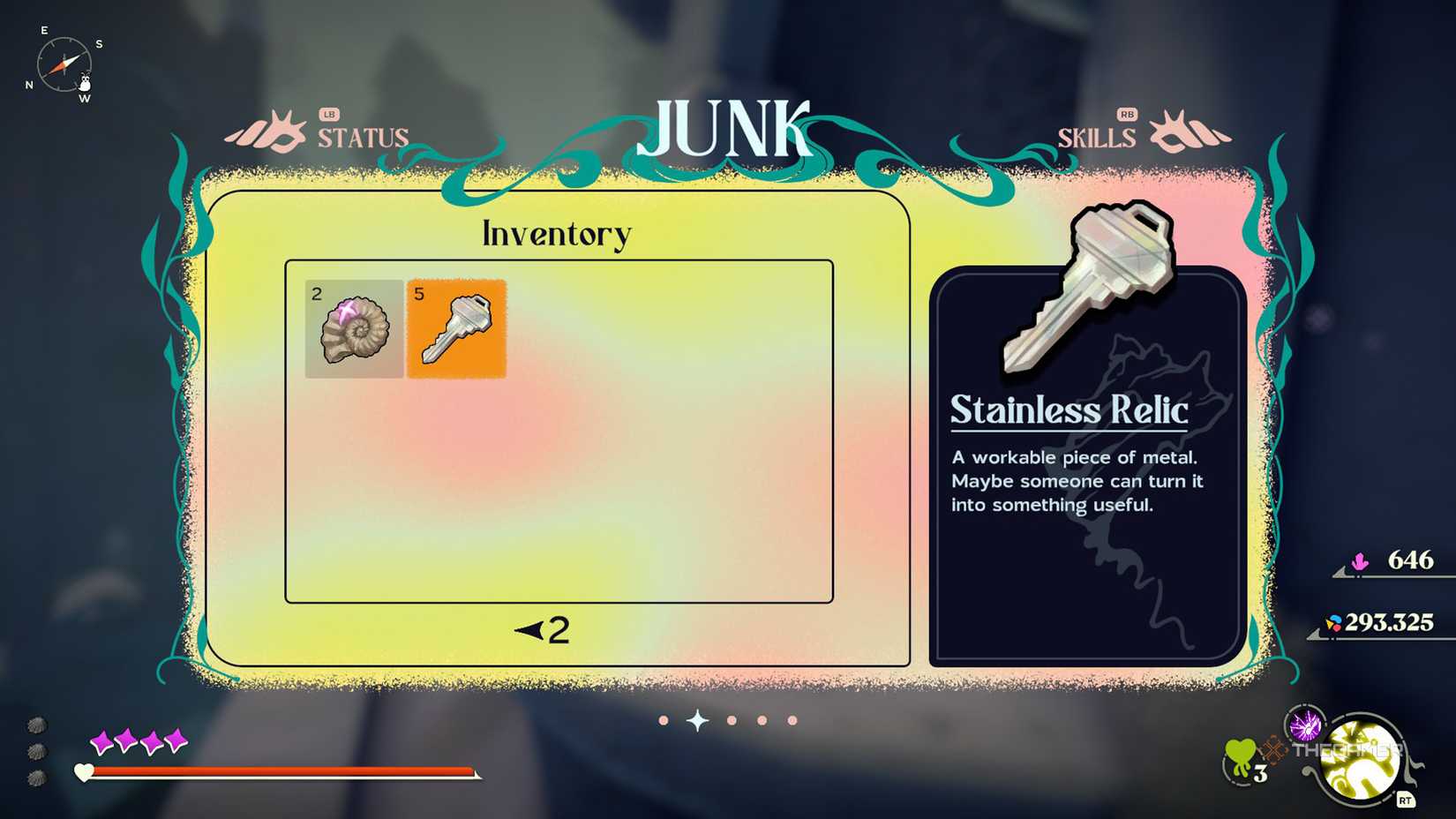Screen dimensions: 1456x819
Task: Toggle the first purple star above the health bar
Action: tap(100, 741)
